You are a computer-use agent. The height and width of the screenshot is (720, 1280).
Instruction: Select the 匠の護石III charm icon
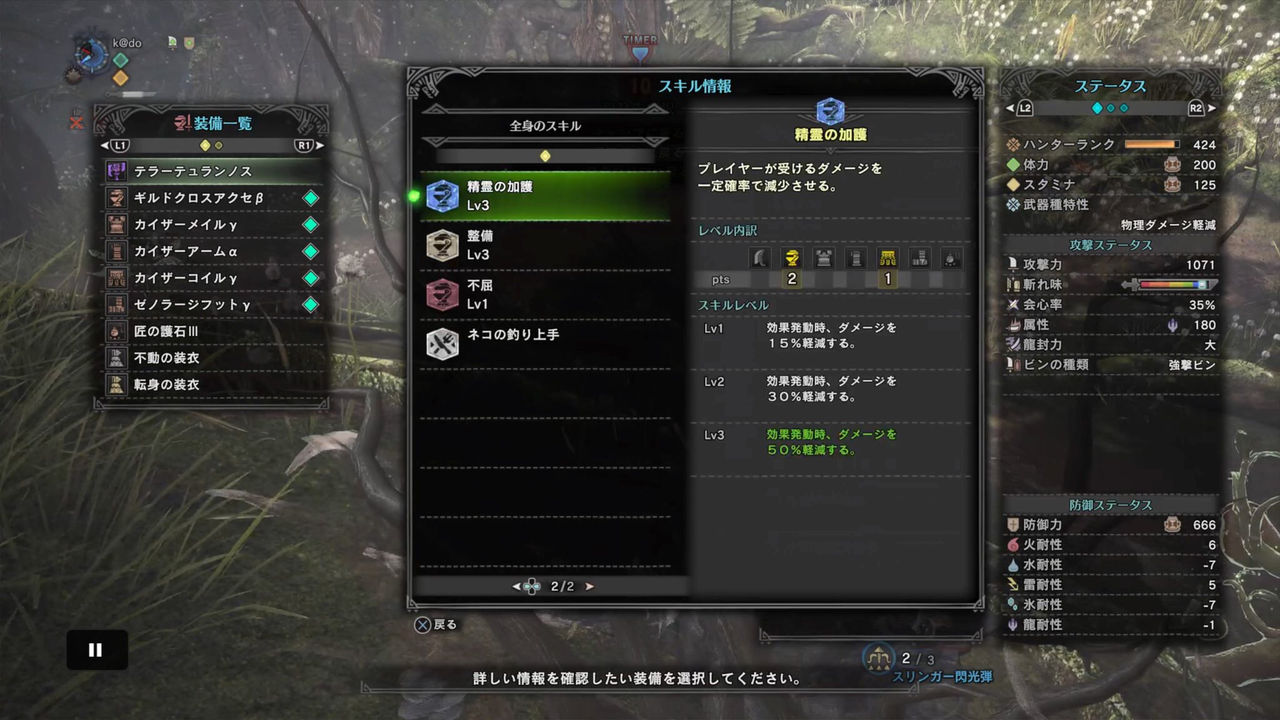(117, 331)
